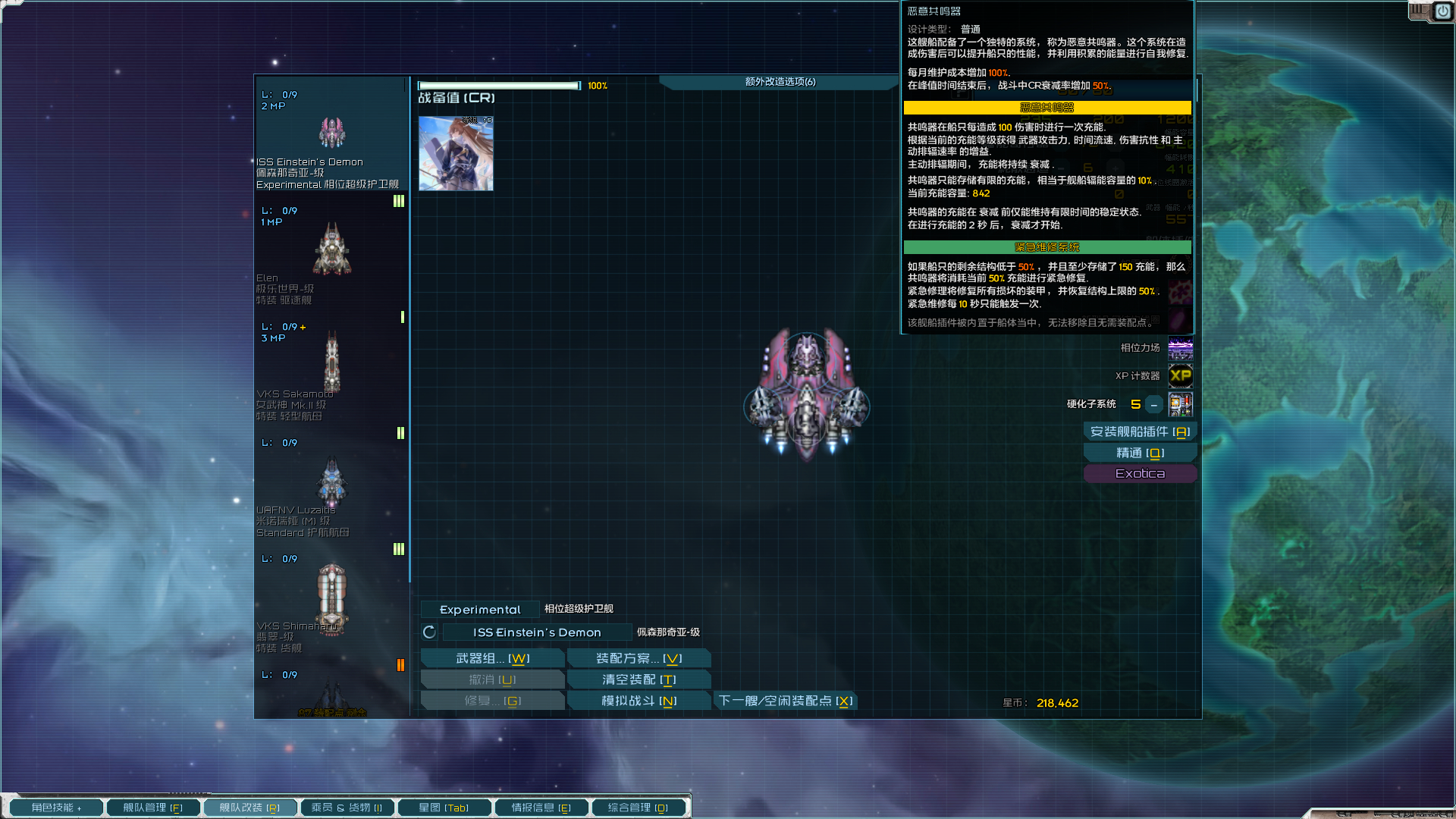Click the Elen destroyer thumbnail

point(331,246)
